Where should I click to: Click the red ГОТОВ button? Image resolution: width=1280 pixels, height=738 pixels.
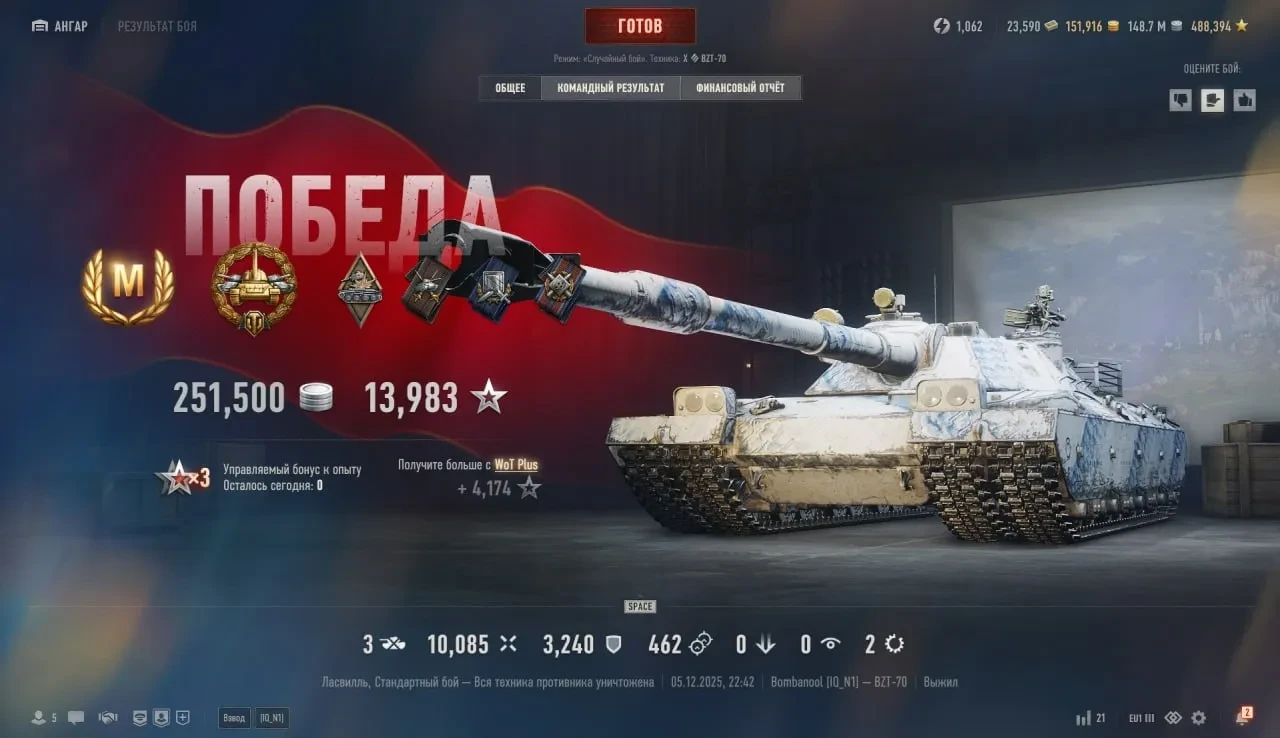point(640,26)
